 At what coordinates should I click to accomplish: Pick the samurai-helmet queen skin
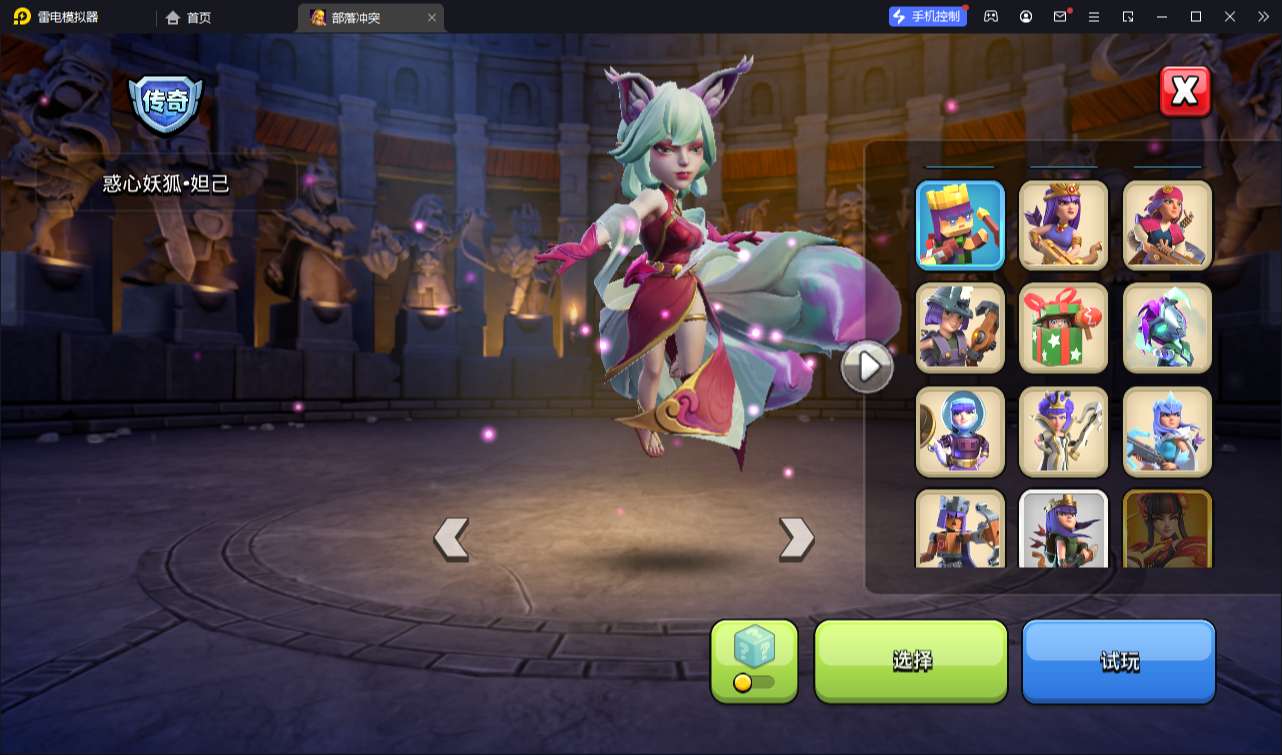[960, 328]
